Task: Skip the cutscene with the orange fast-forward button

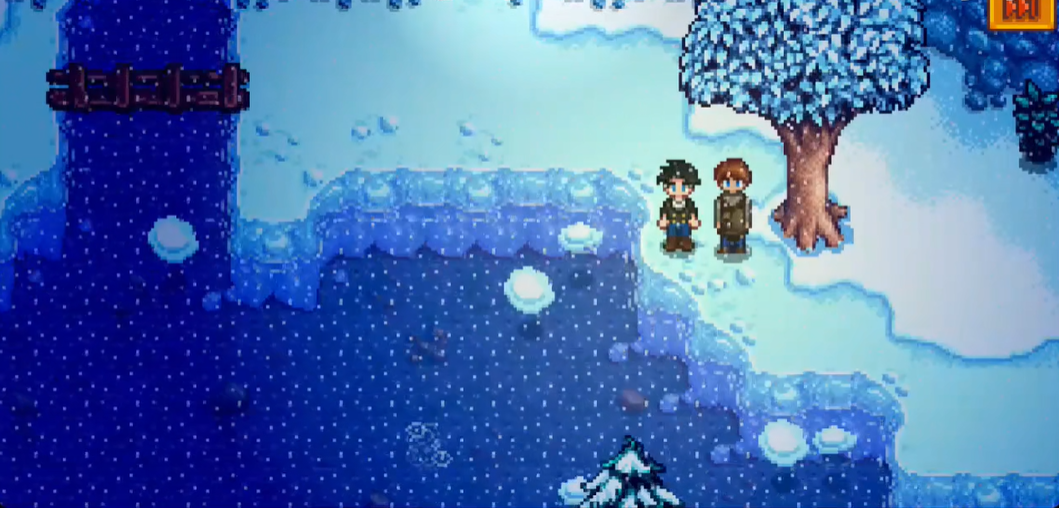Action: pos(1021,12)
